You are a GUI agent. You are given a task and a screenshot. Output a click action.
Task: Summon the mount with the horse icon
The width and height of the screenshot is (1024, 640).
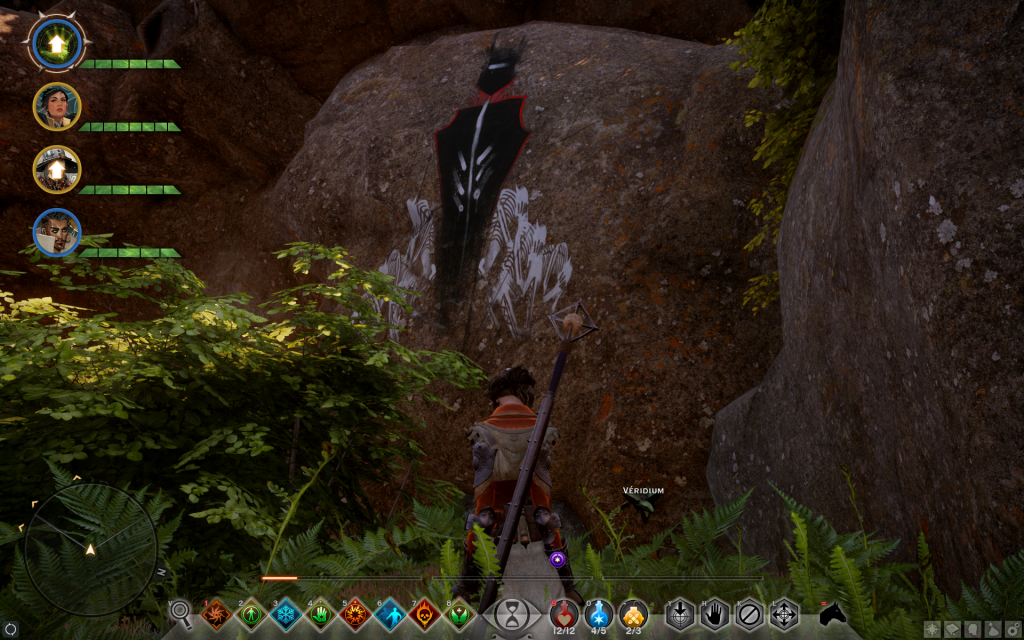coord(832,612)
